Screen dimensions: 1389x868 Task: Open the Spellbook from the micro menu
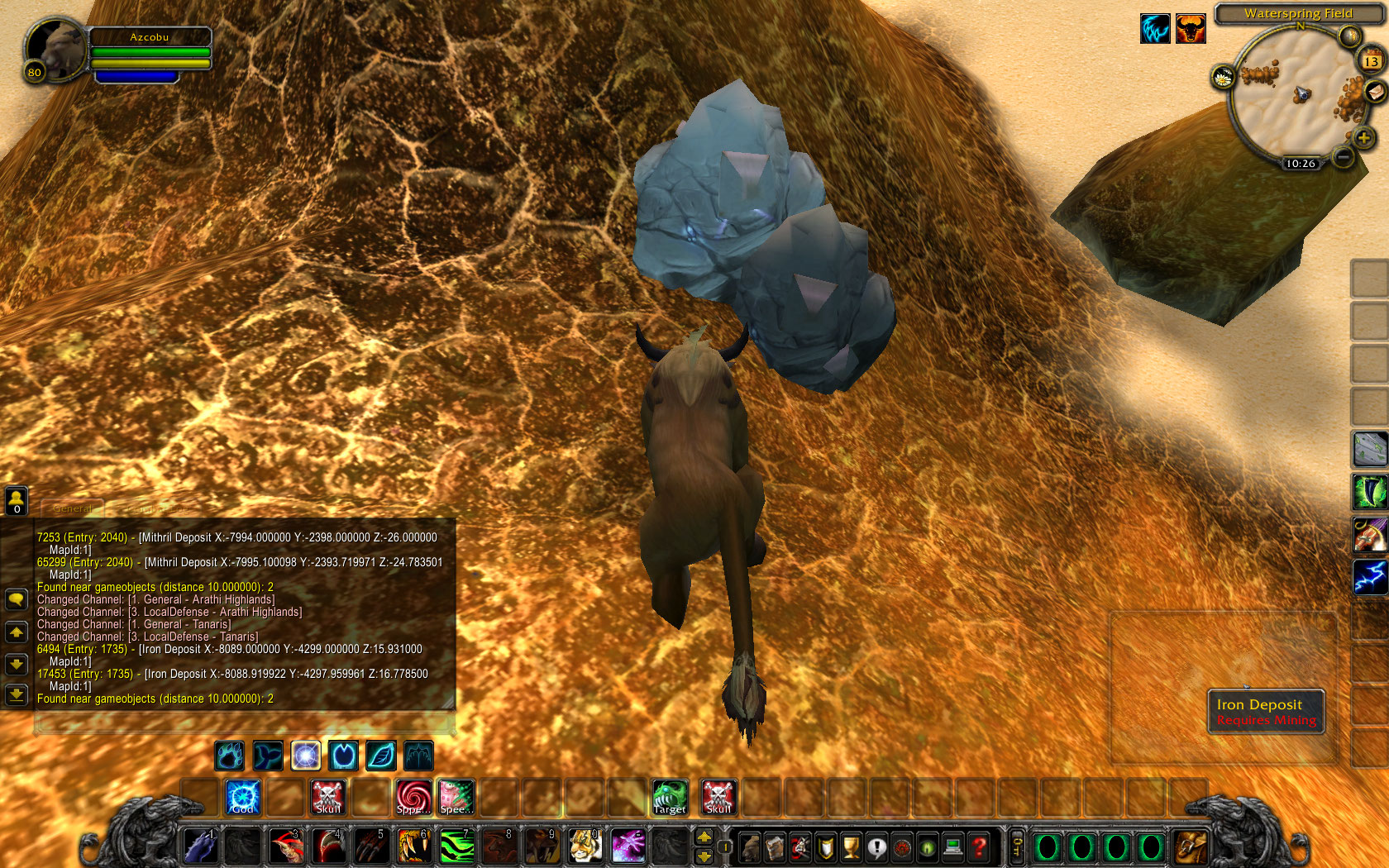click(x=775, y=847)
